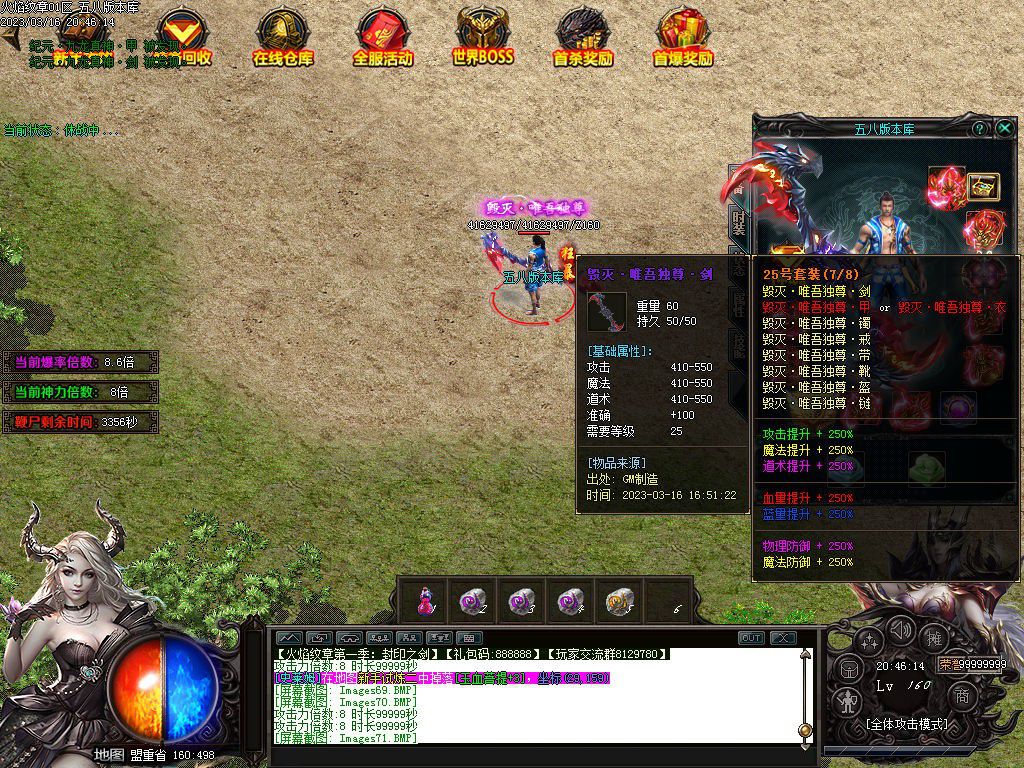Screen dimensions: 1024x768
Task: Select the red potion hotbar slot
Action: [424, 601]
